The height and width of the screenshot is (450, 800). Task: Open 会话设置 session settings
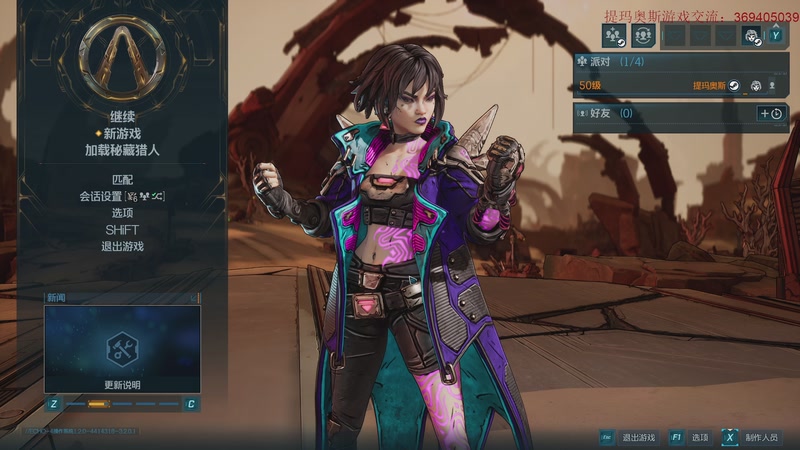click(x=122, y=197)
